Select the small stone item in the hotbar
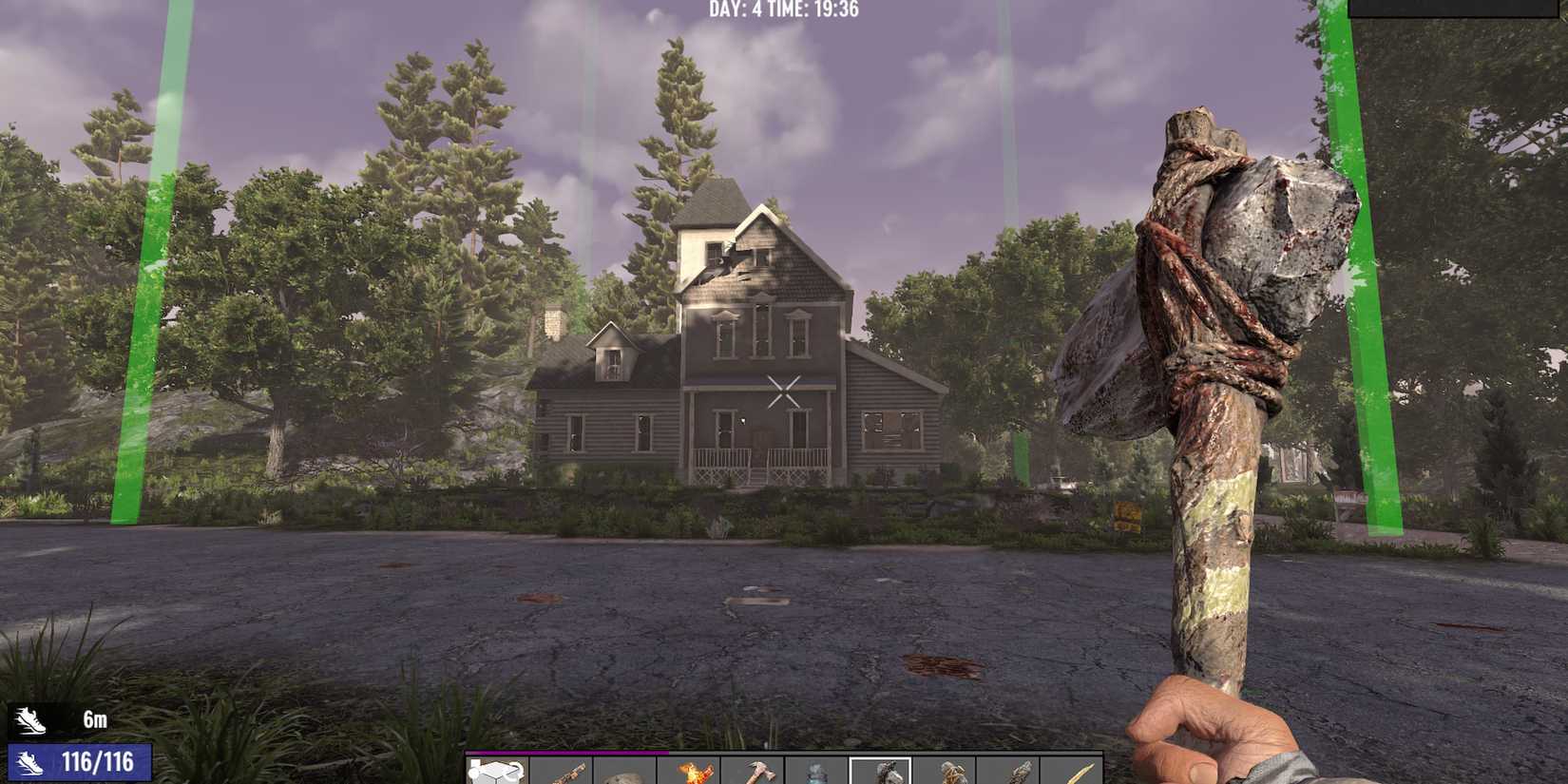This screenshot has width=1568, height=784. click(x=622, y=772)
